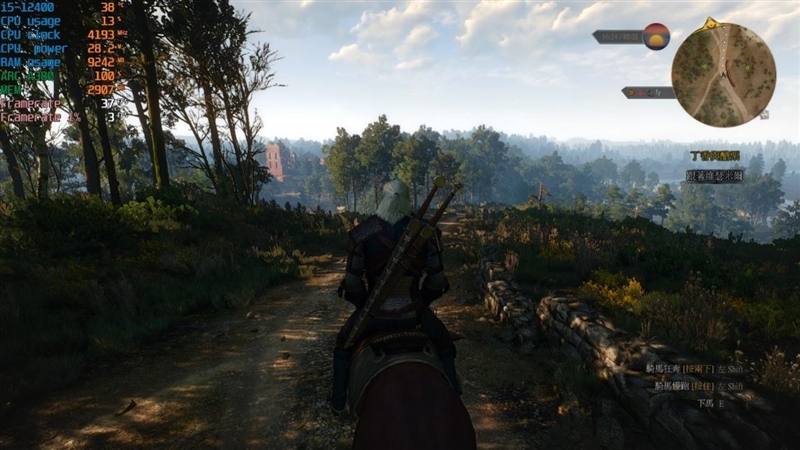This screenshot has width=800, height=450.
Task: Open the circular minimap
Action: tap(723, 75)
